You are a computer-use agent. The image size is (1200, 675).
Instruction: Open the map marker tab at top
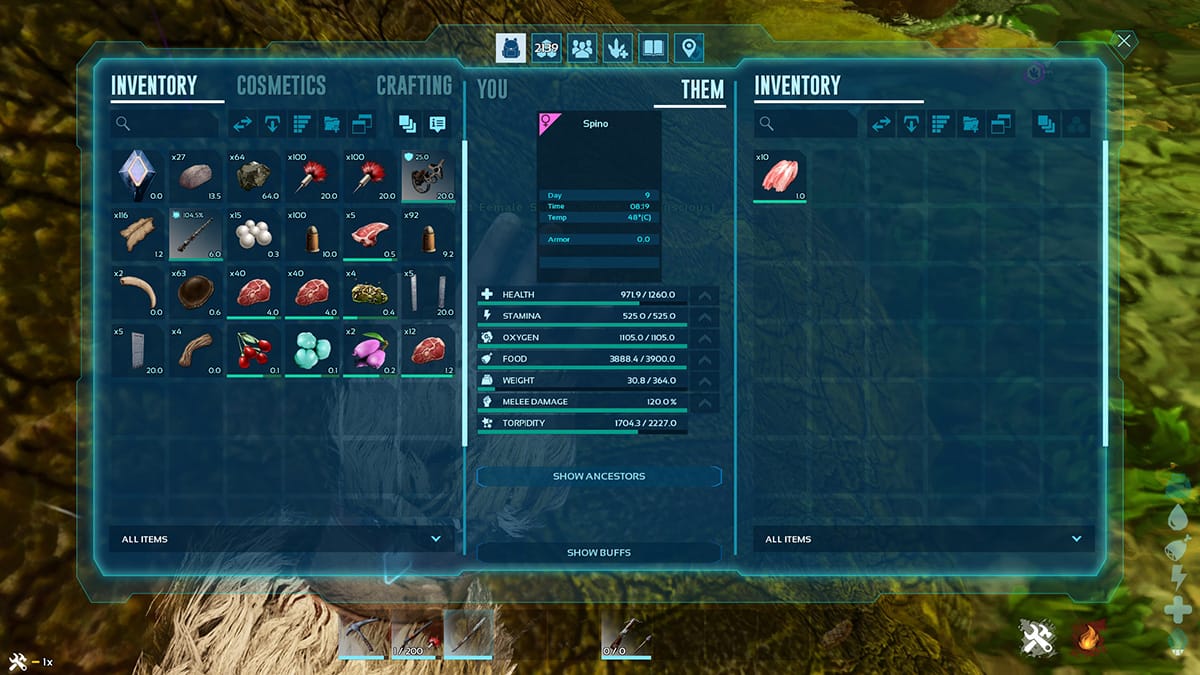point(688,48)
